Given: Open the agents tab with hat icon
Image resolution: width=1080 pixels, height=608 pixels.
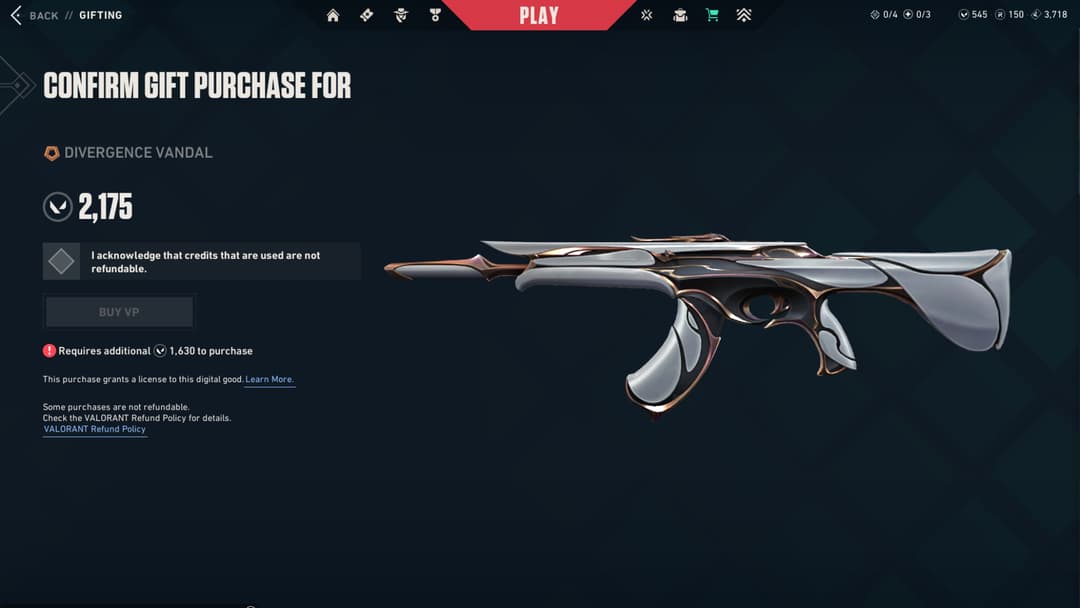Looking at the screenshot, I should pos(401,15).
